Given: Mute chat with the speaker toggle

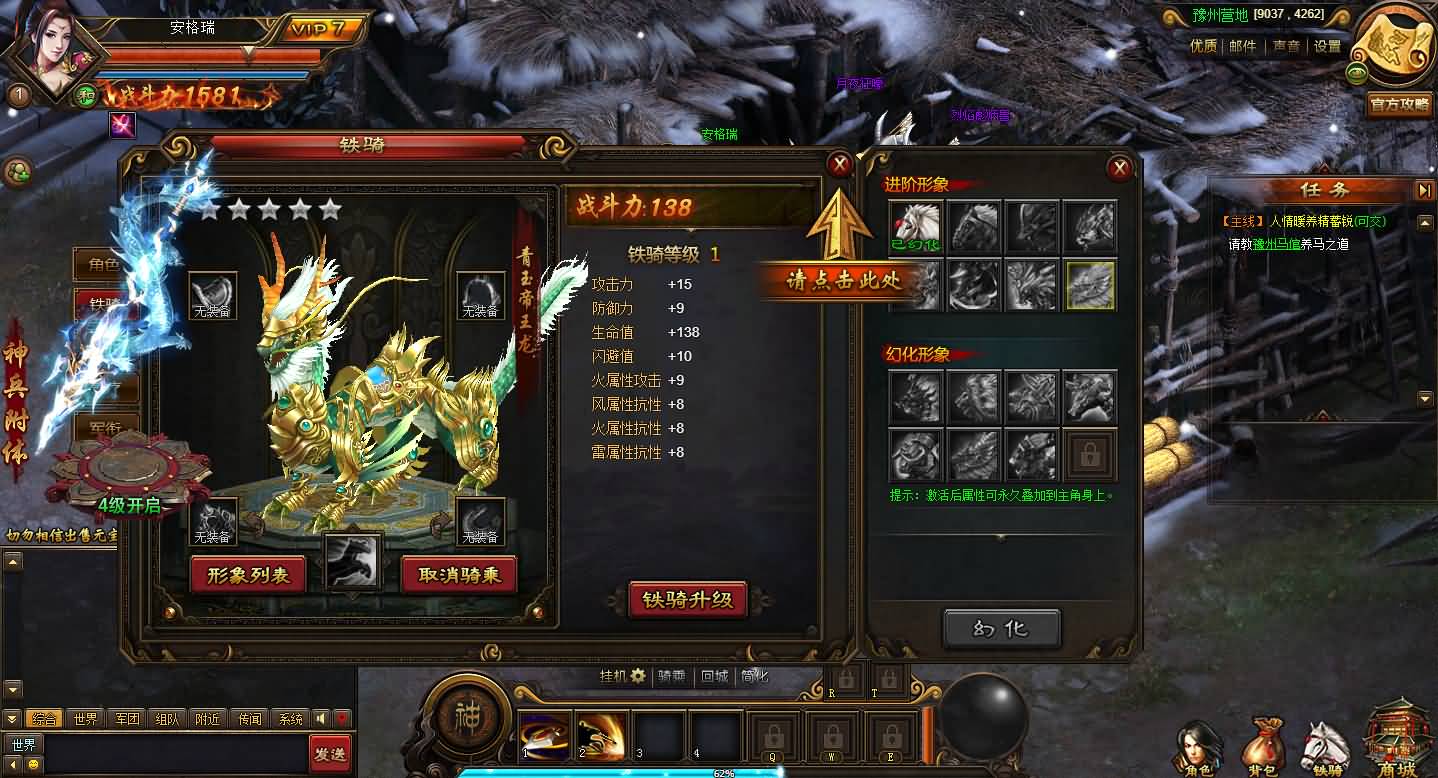Looking at the screenshot, I should 320,719.
